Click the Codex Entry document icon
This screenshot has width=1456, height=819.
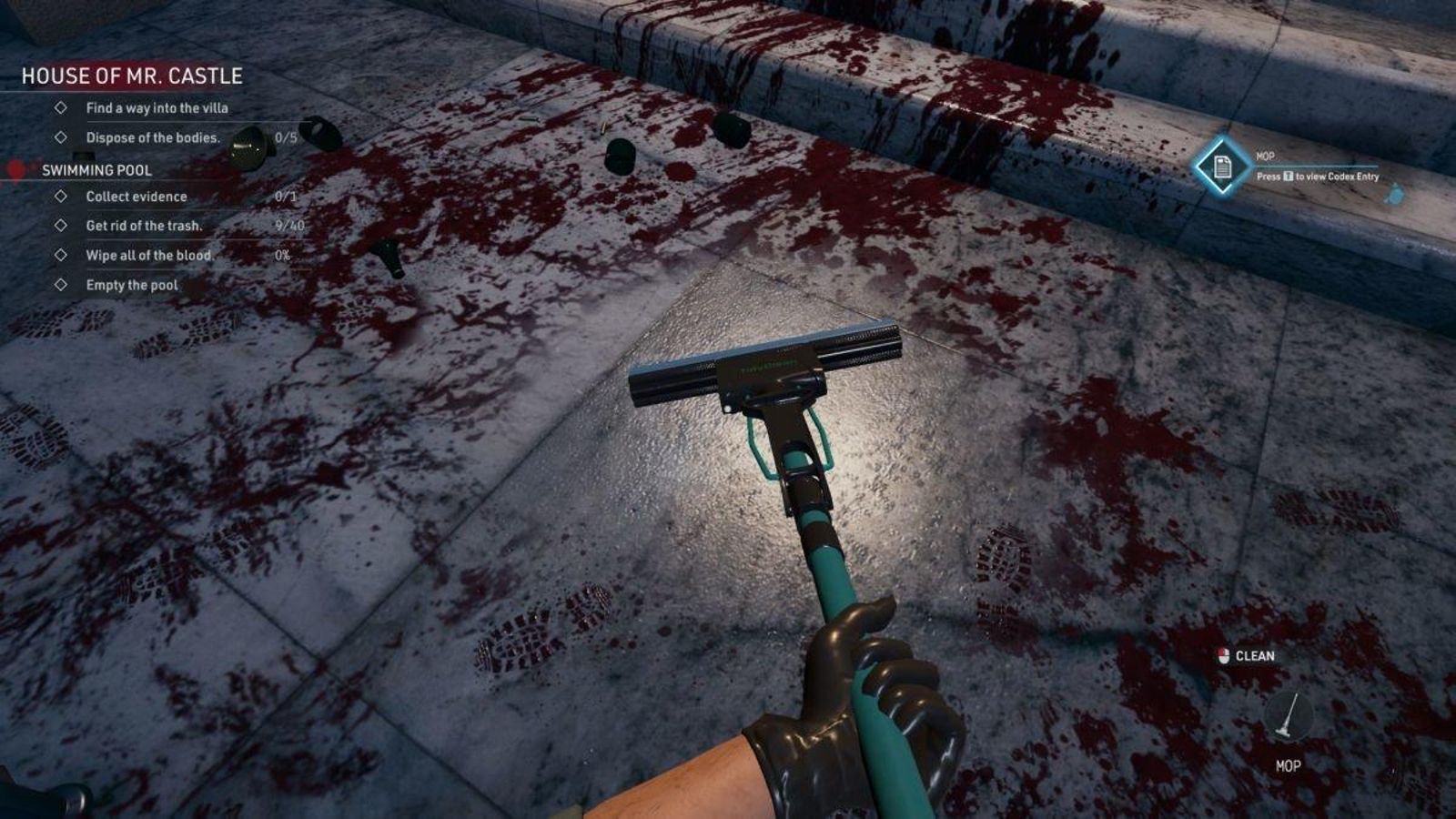coord(1222,168)
